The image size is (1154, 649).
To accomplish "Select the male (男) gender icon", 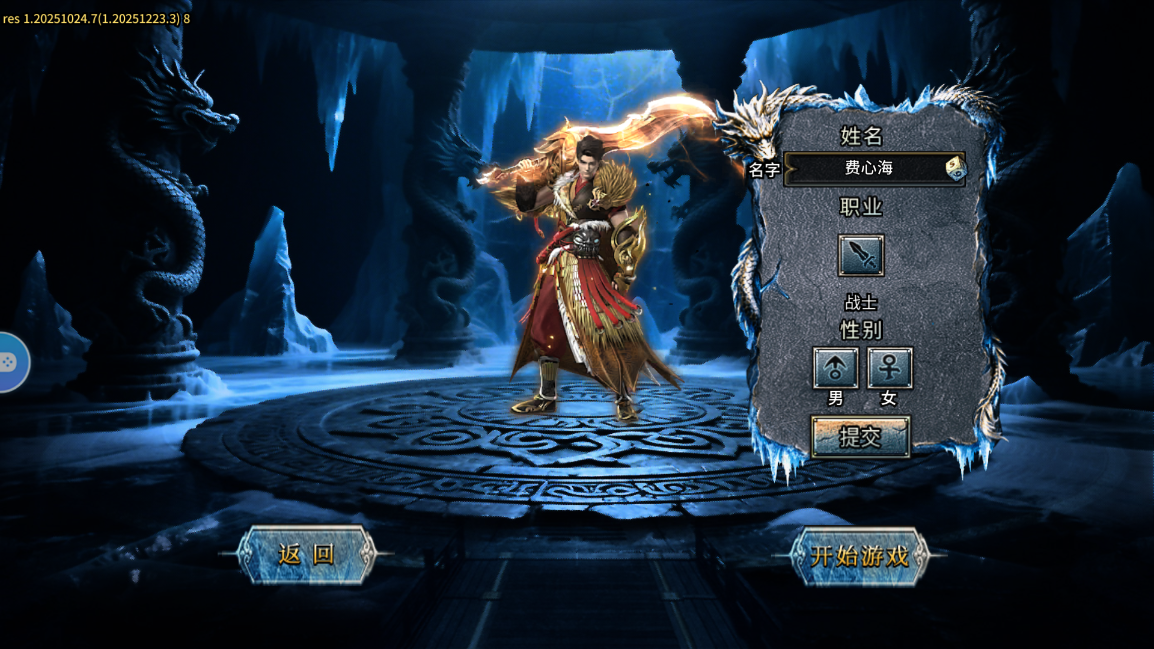I will tap(835, 368).
